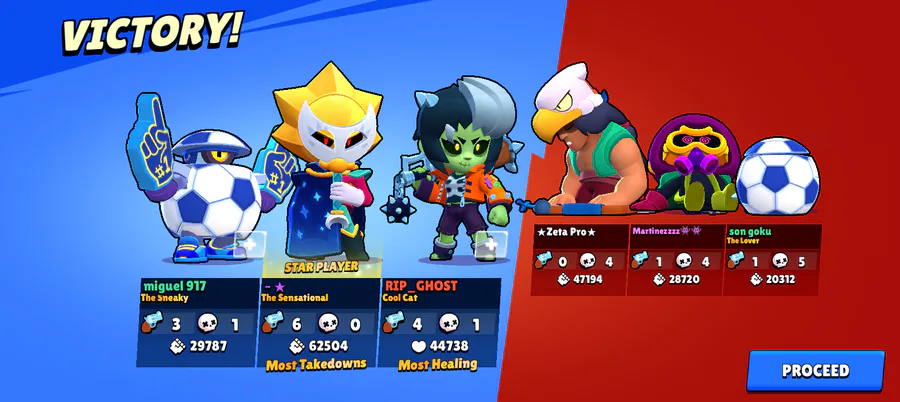
Task: Add miguel 917 as friend with plus icon
Action: pyautogui.click(x=249, y=243)
